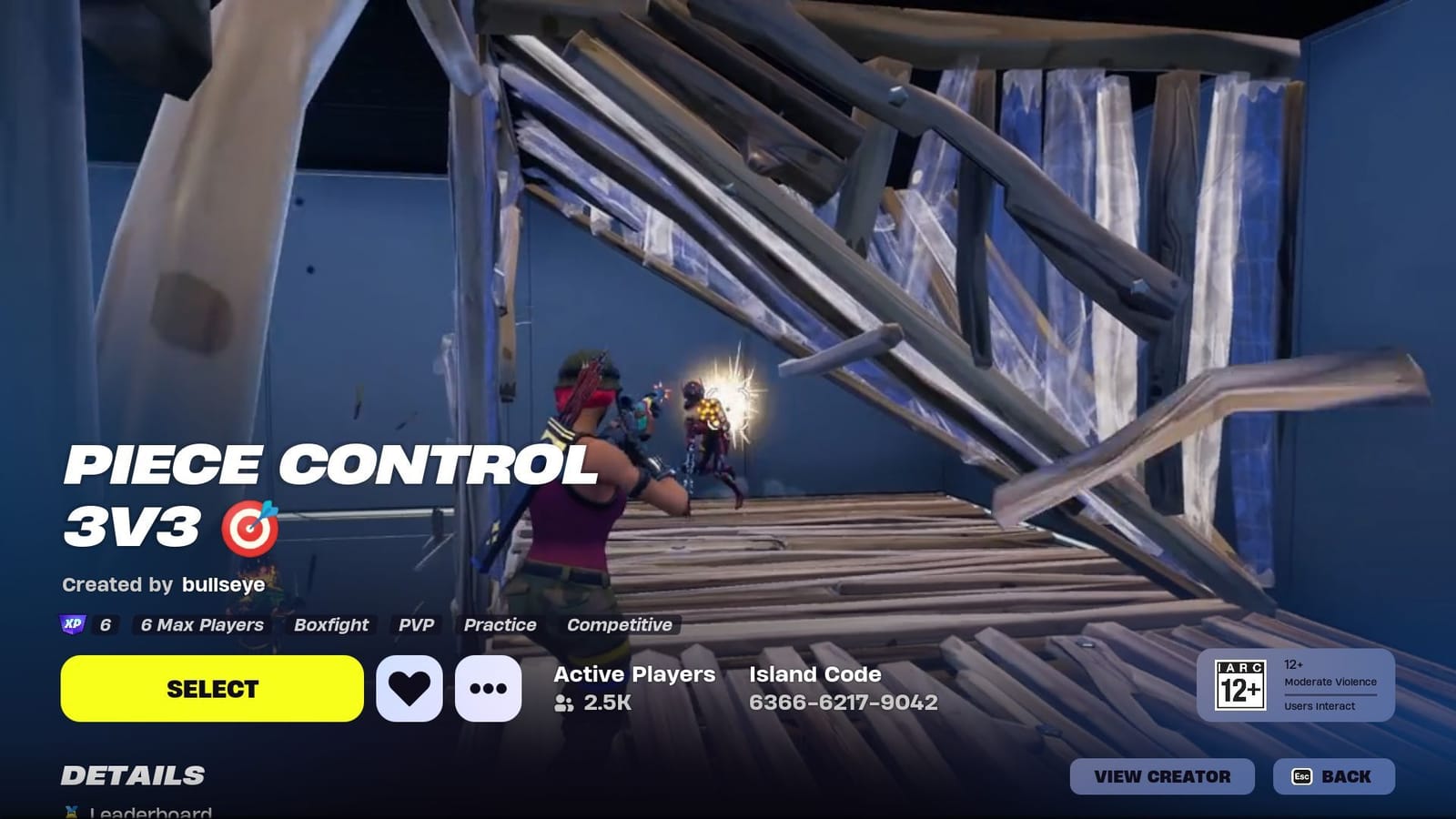
Task: Expand the Details section
Action: point(132,776)
